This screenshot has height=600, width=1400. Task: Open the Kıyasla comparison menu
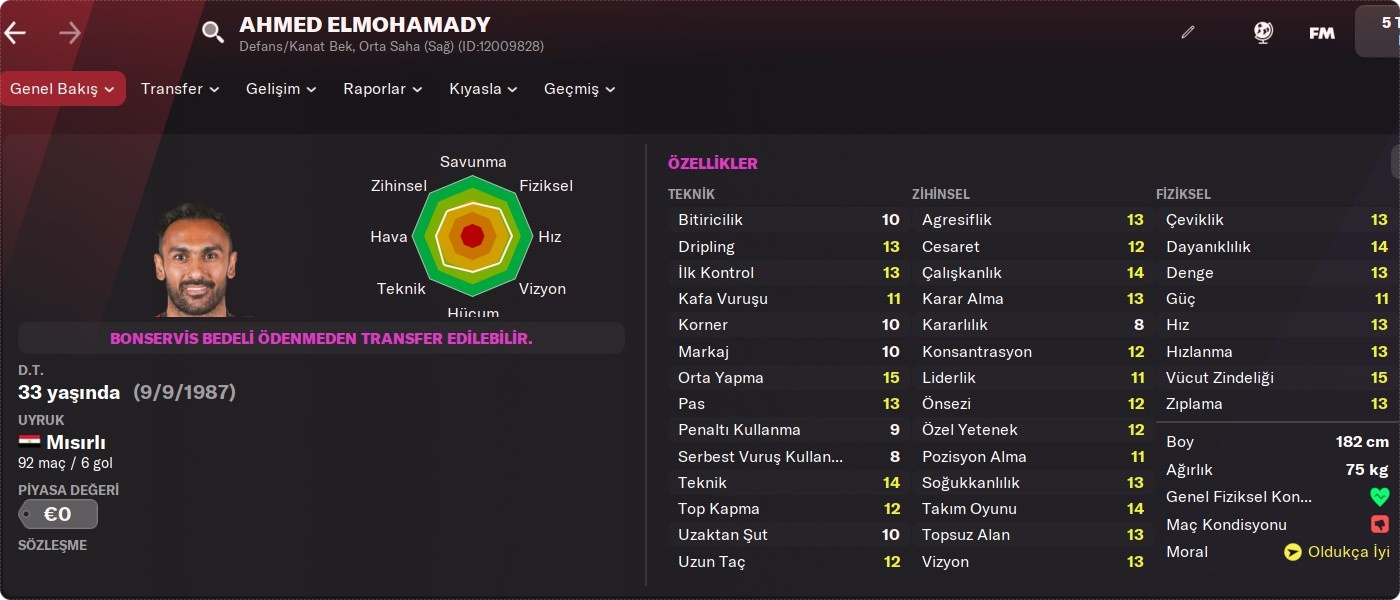[483, 89]
